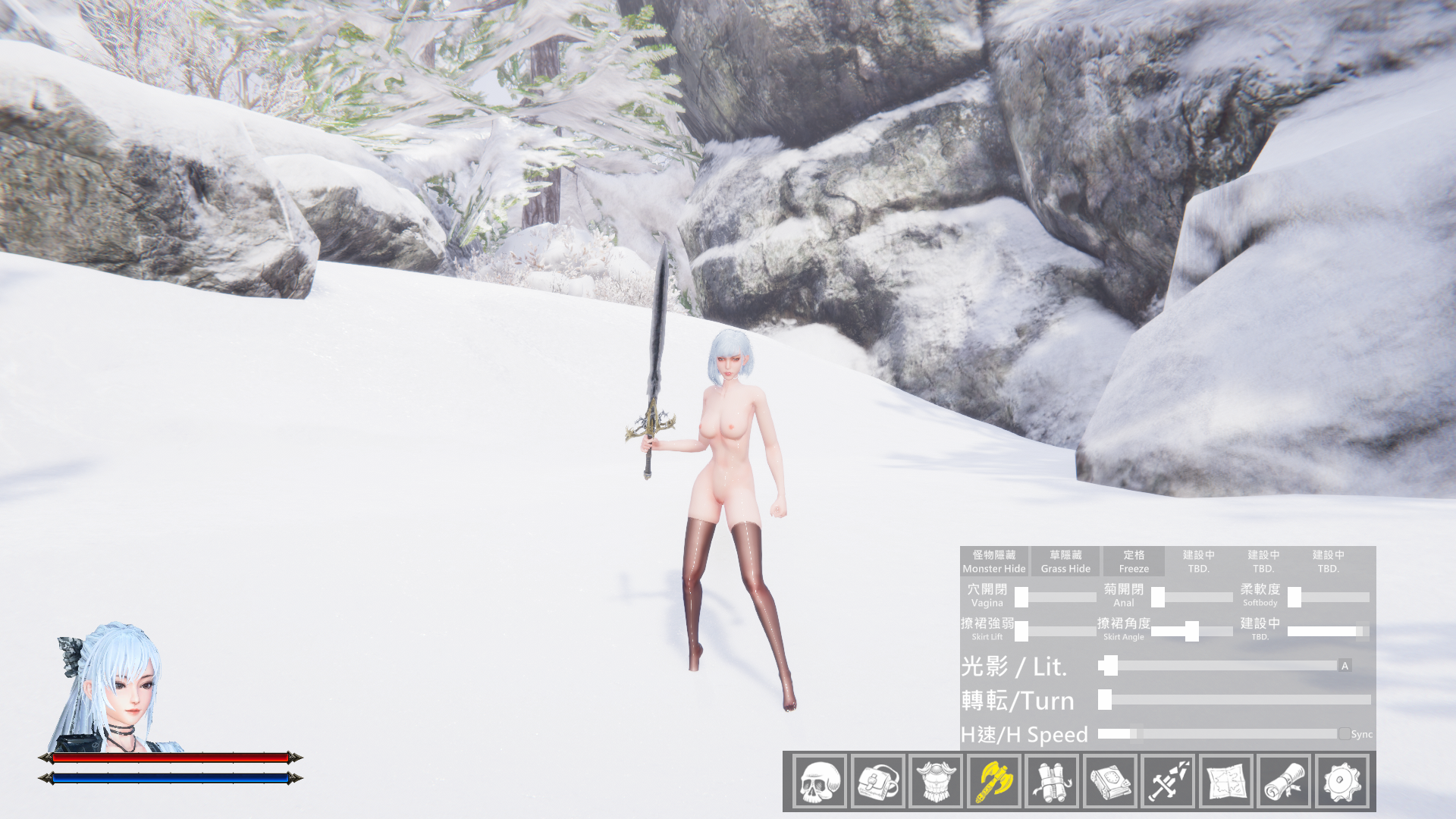Click the Lit. lighting slider track
The width and height of the screenshot is (1456, 819).
pos(1217,666)
